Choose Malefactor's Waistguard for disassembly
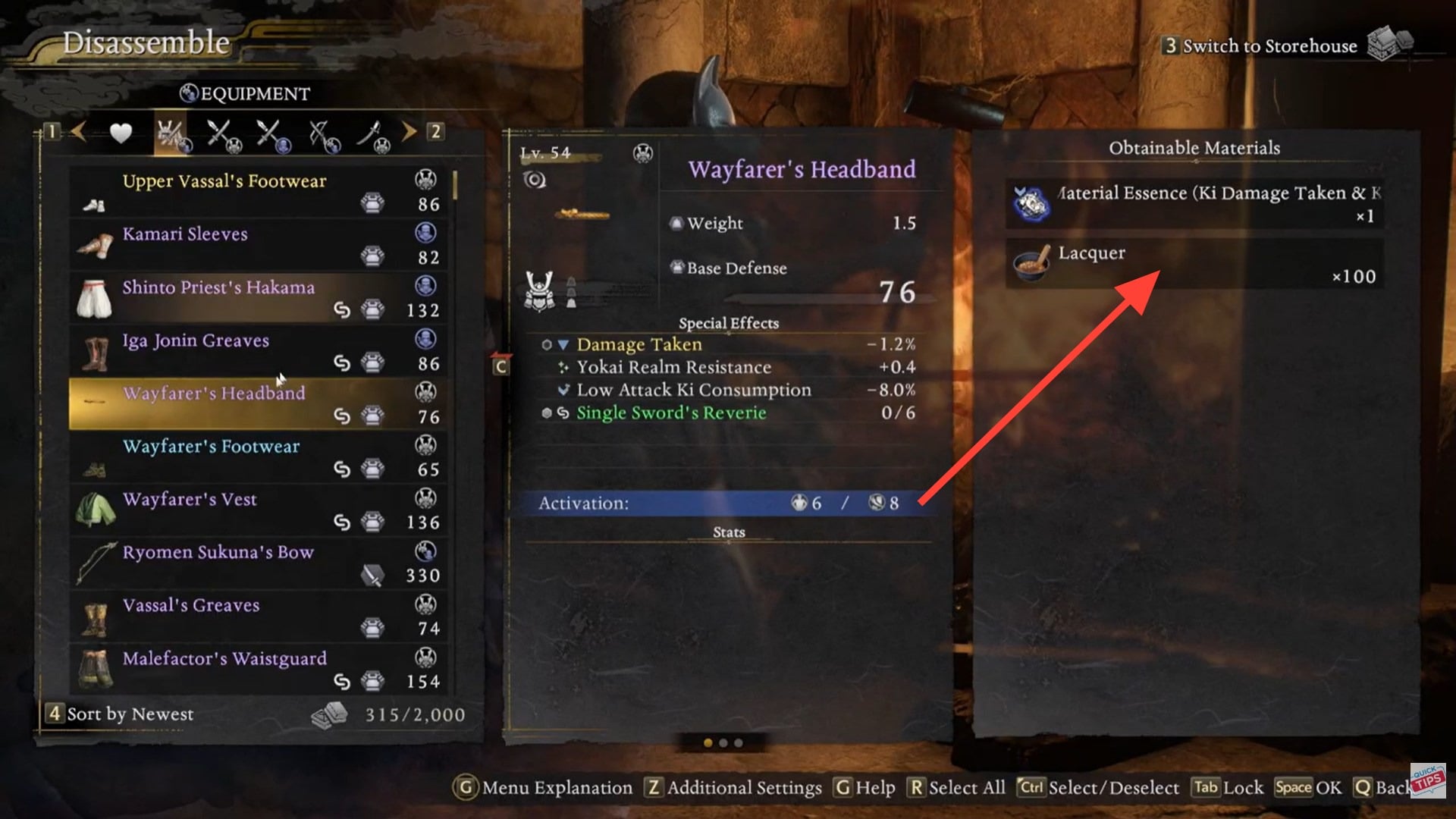The width and height of the screenshot is (1456, 819). (258, 670)
